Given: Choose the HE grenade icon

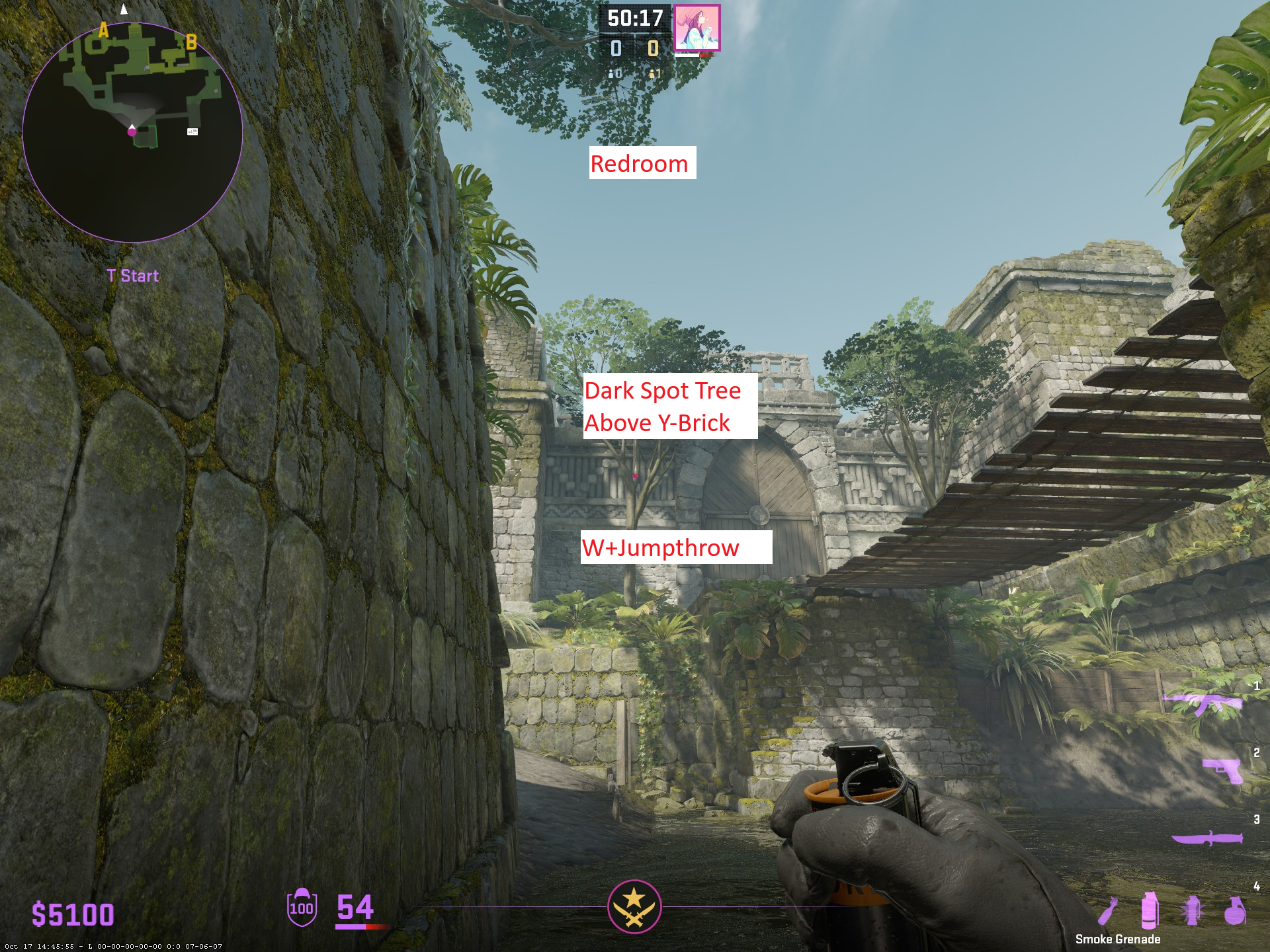Looking at the screenshot, I should click(1234, 911).
